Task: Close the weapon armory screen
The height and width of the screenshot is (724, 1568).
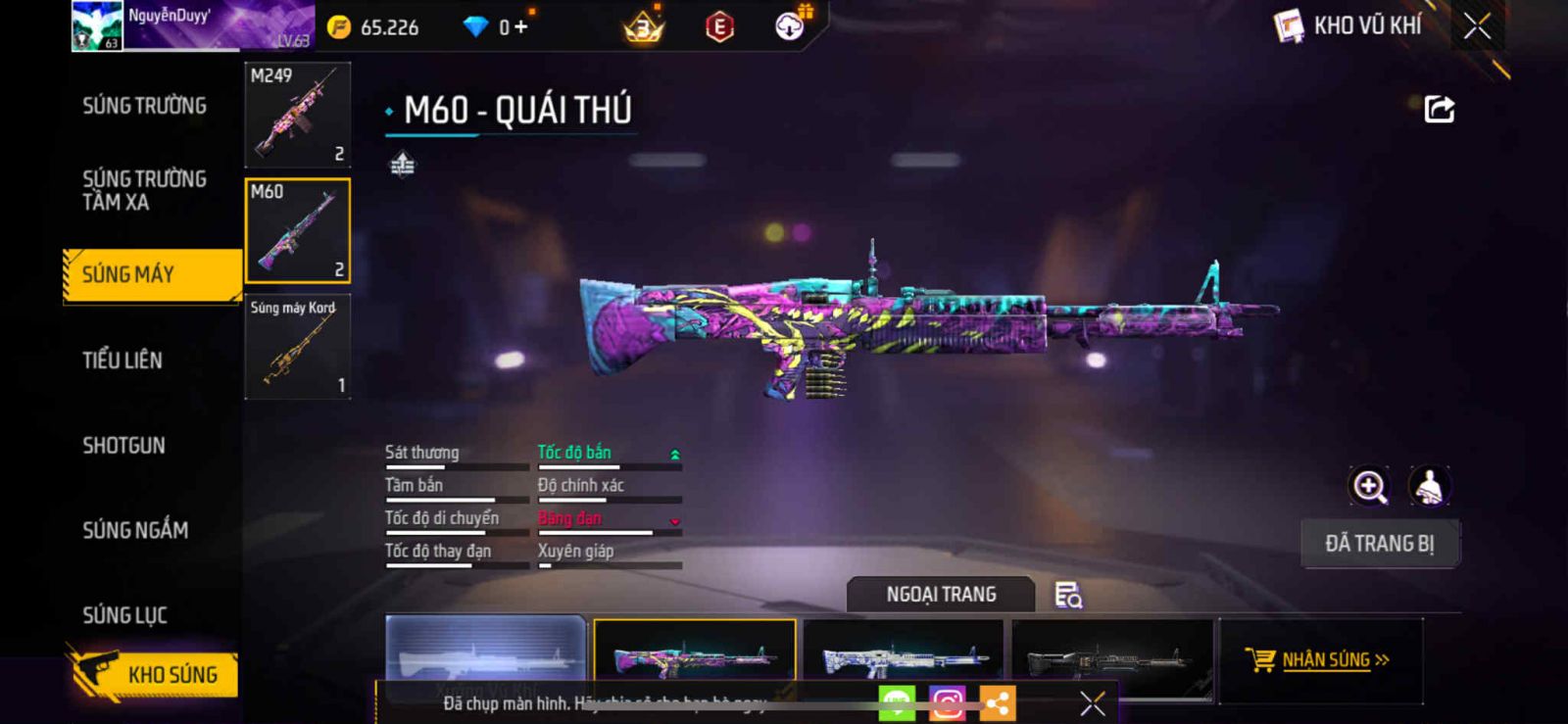Action: pos(1477,26)
